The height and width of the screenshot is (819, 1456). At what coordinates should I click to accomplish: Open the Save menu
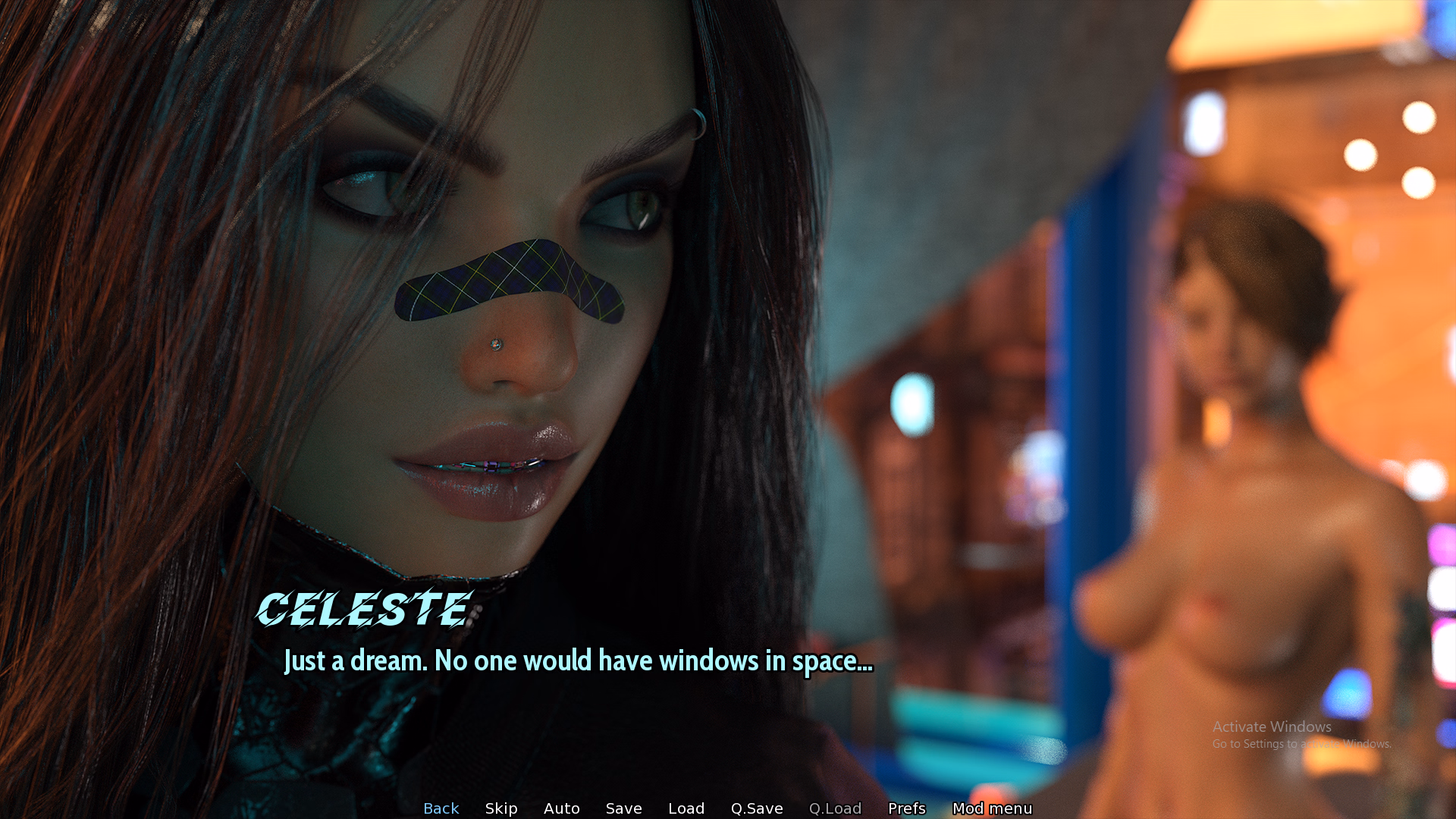[x=623, y=808]
